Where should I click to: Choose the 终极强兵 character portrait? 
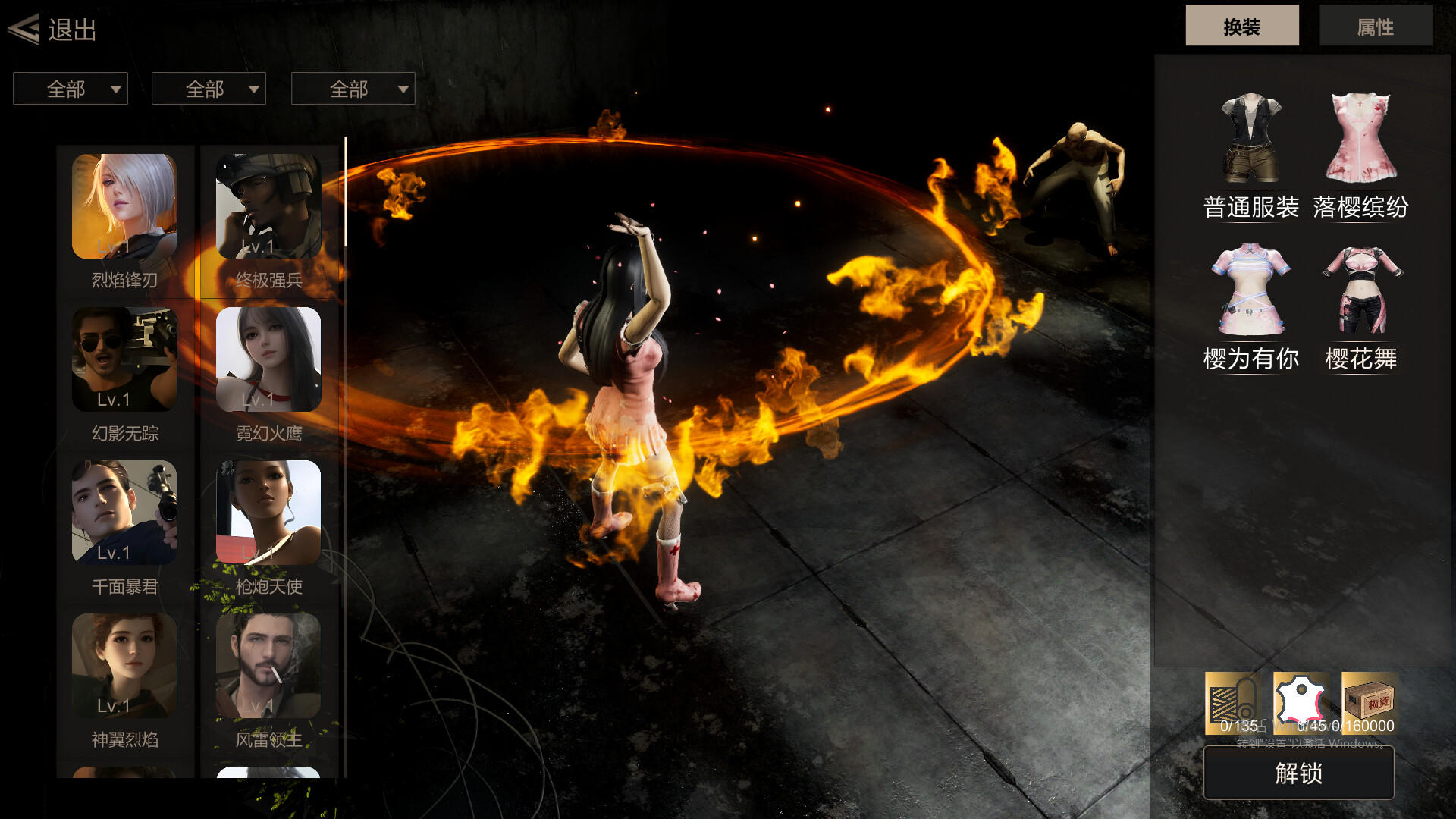coord(268,206)
